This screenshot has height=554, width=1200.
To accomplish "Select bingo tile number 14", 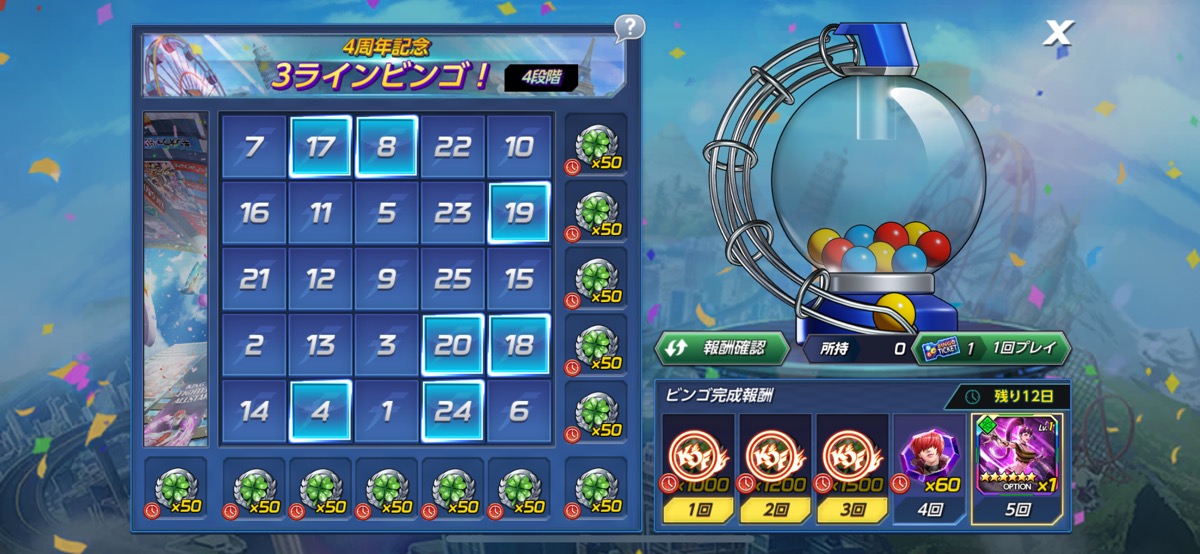I will coord(254,411).
